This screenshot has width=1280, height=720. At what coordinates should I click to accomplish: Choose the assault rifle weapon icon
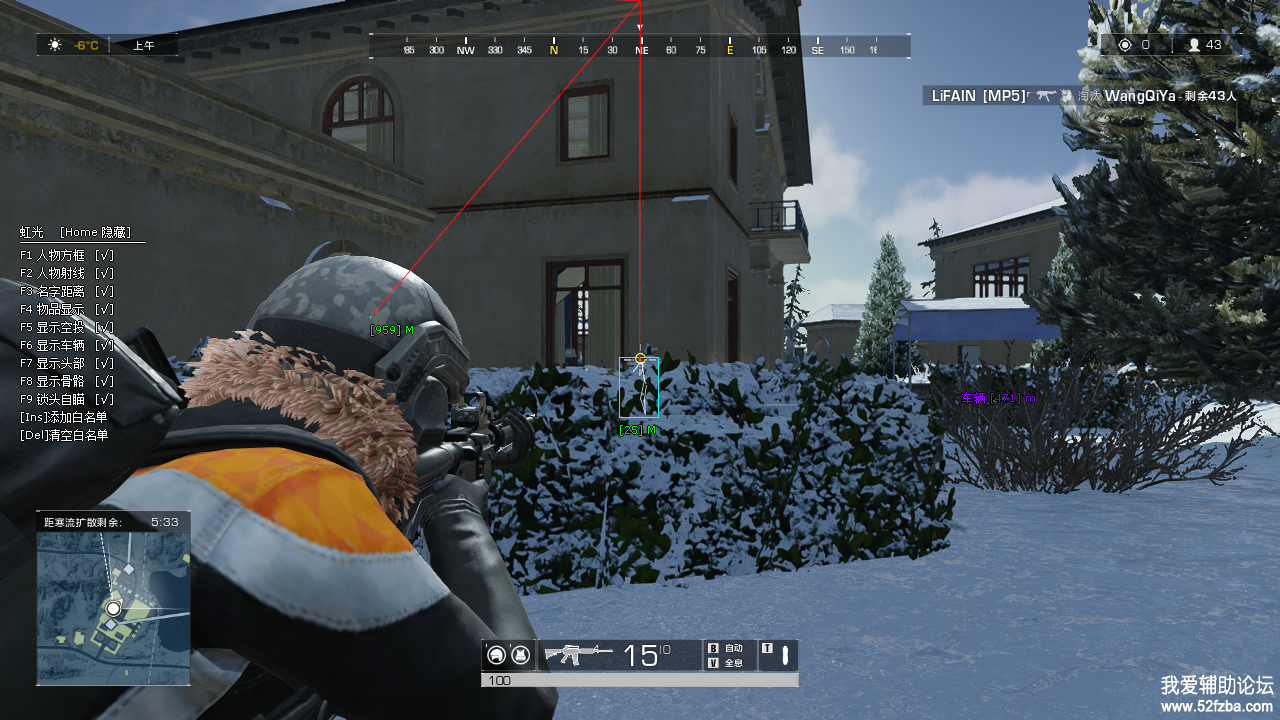pos(577,655)
